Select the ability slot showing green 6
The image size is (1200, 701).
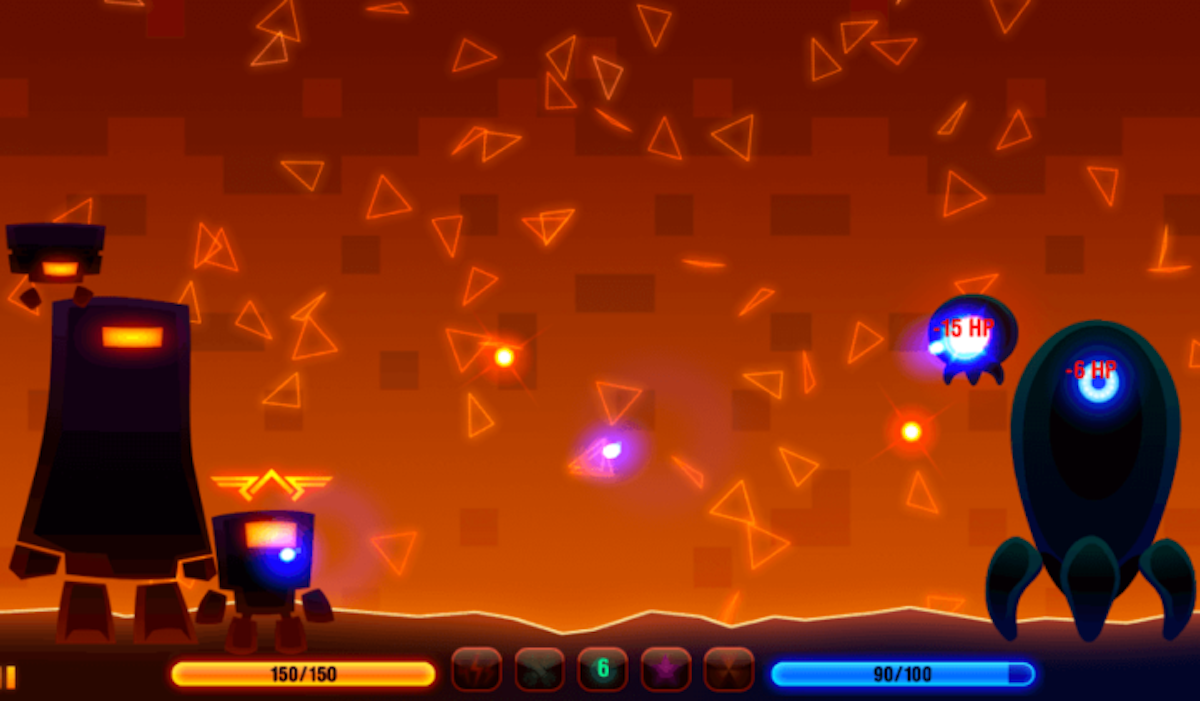603,669
